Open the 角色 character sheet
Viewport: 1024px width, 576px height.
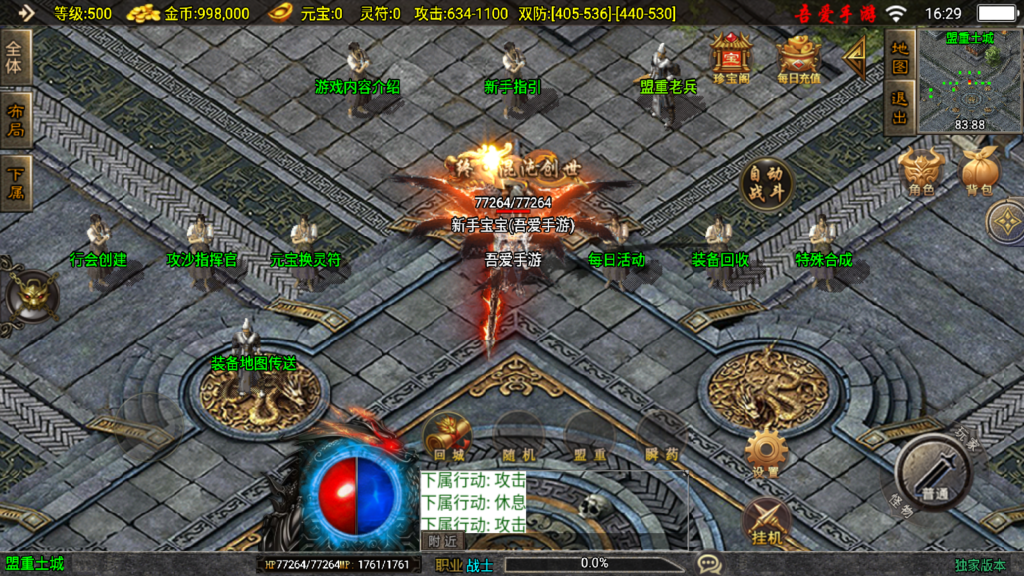(921, 171)
